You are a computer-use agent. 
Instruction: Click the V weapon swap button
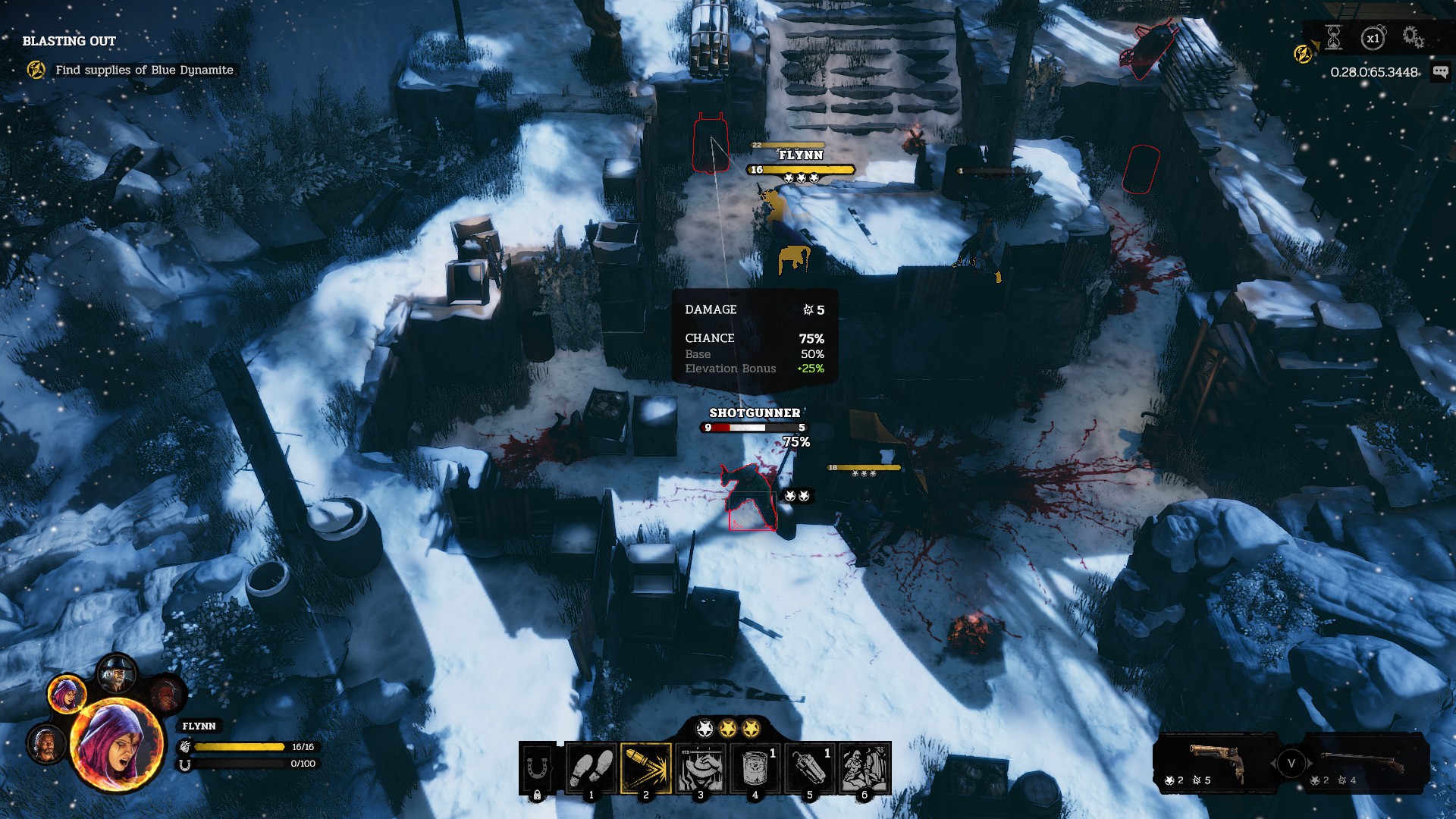pyautogui.click(x=1291, y=763)
